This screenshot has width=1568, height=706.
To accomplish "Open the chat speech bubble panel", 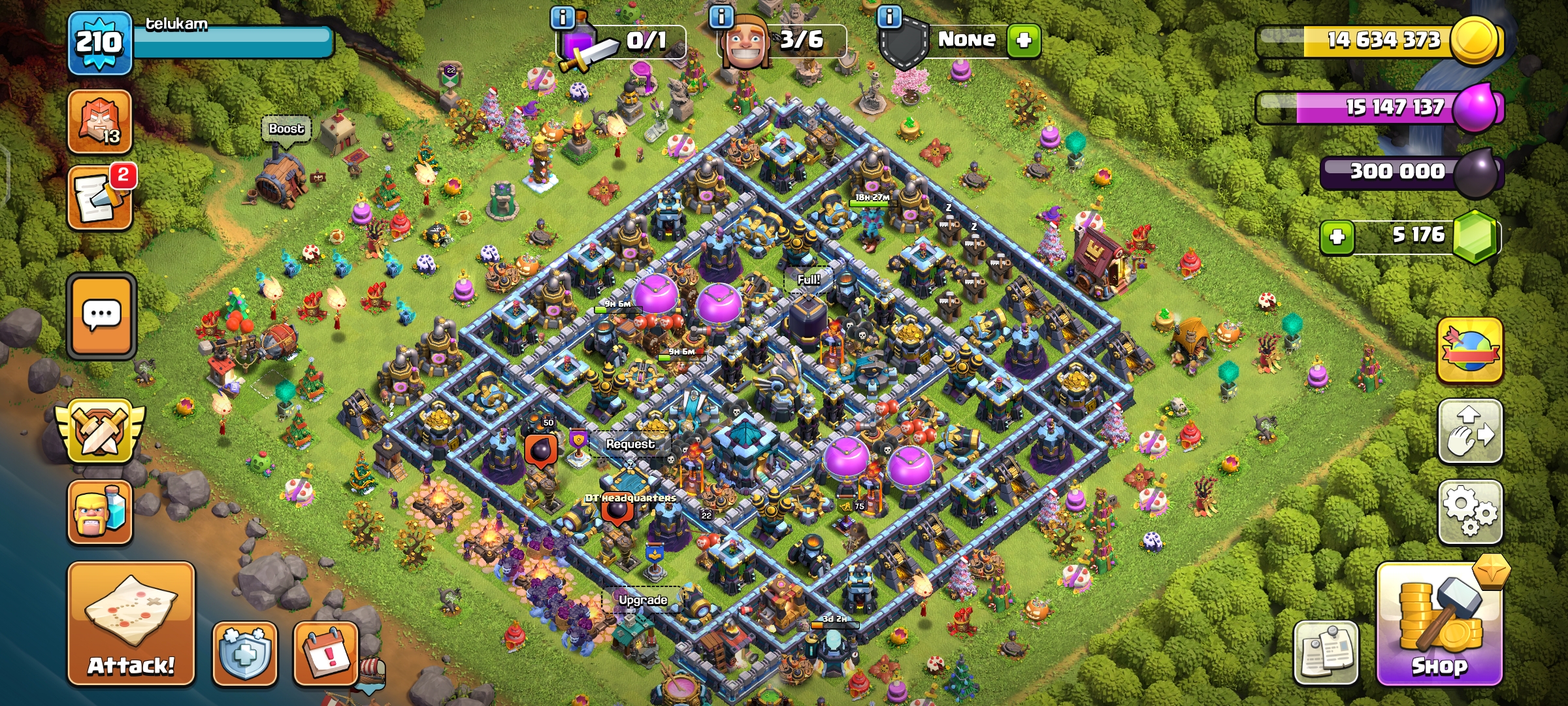I will click(101, 316).
